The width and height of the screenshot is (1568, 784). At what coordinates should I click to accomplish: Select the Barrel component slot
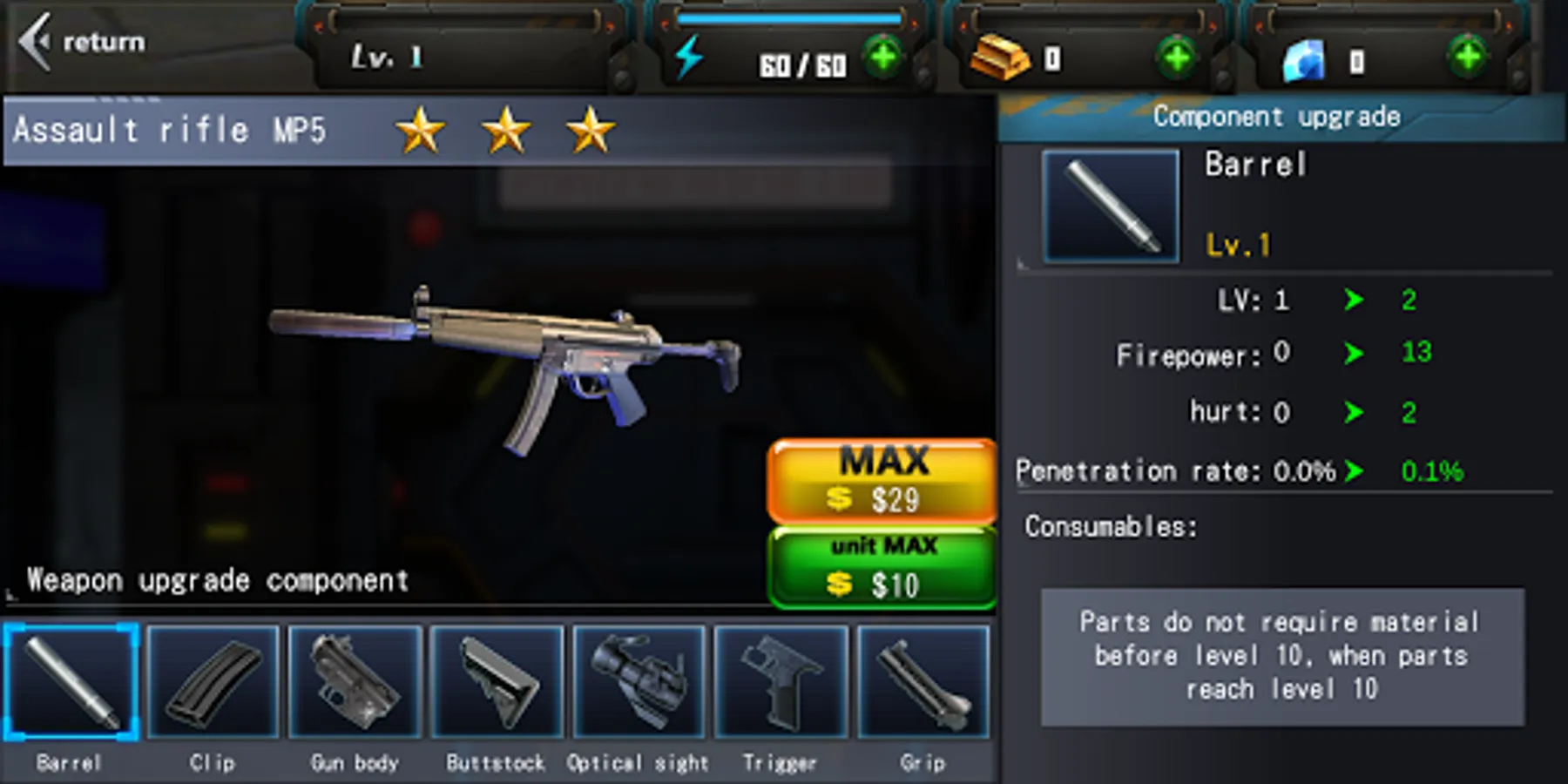point(71,682)
